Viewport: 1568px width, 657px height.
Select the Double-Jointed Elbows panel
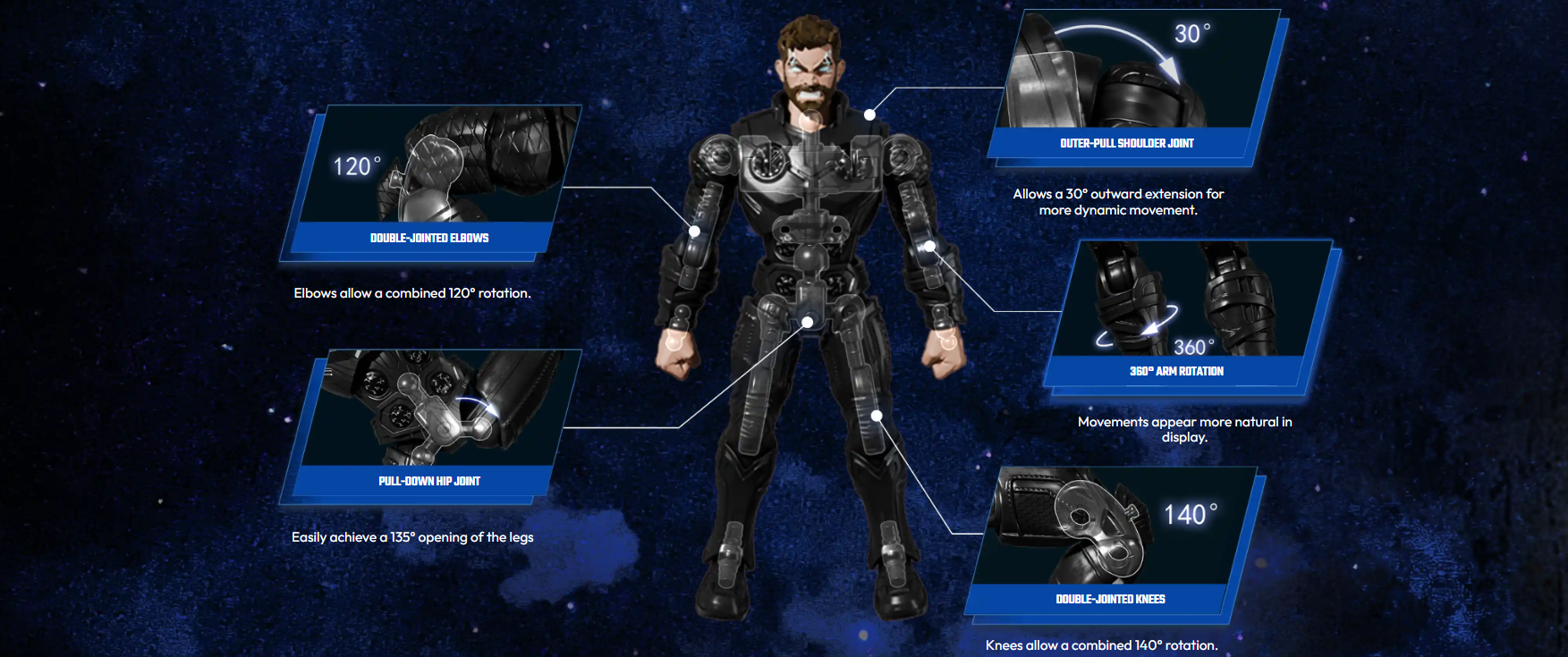(430, 182)
